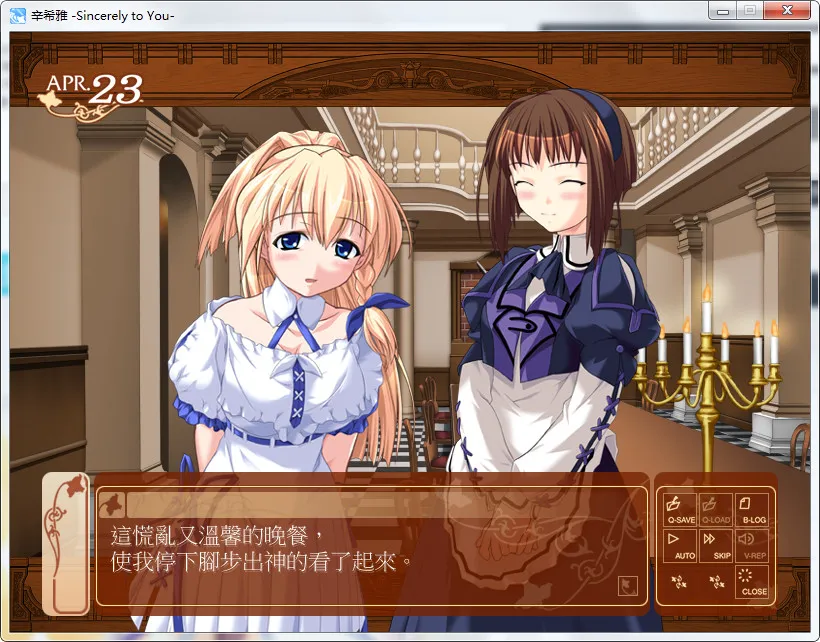The height and width of the screenshot is (642, 820).
Task: Click the Q-LOAD quick load button
Action: click(x=717, y=509)
